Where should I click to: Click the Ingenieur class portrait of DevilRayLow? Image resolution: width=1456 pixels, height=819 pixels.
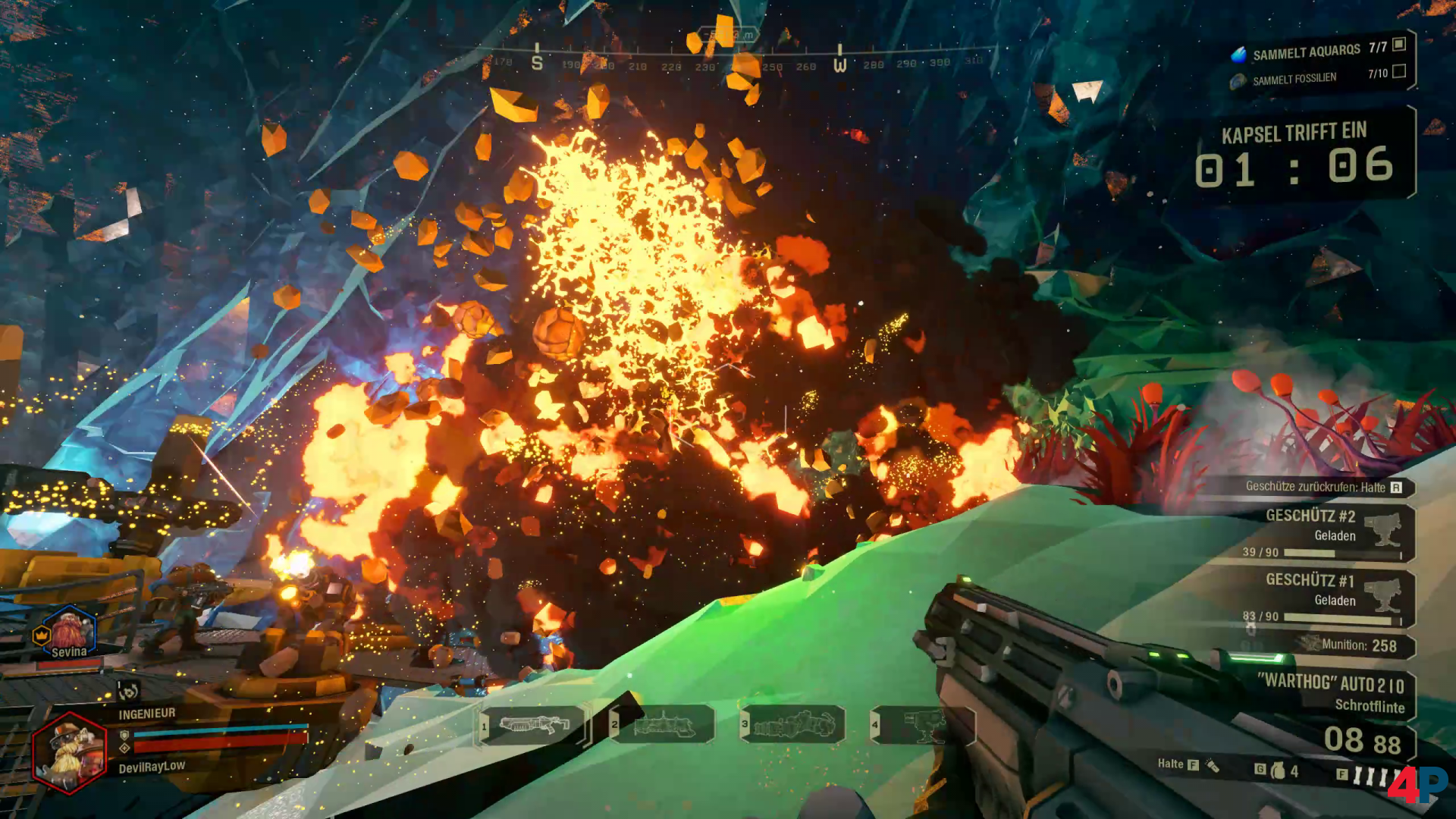(x=70, y=752)
